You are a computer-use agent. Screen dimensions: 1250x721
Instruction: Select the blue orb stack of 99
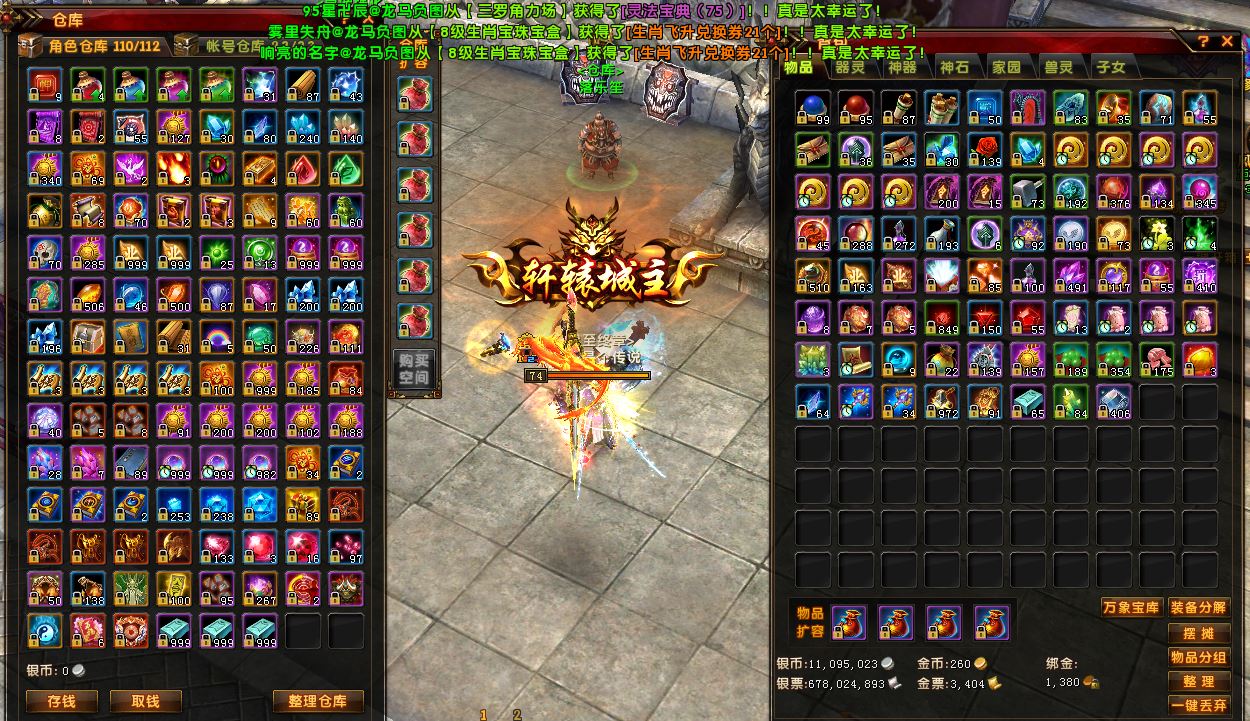click(813, 107)
